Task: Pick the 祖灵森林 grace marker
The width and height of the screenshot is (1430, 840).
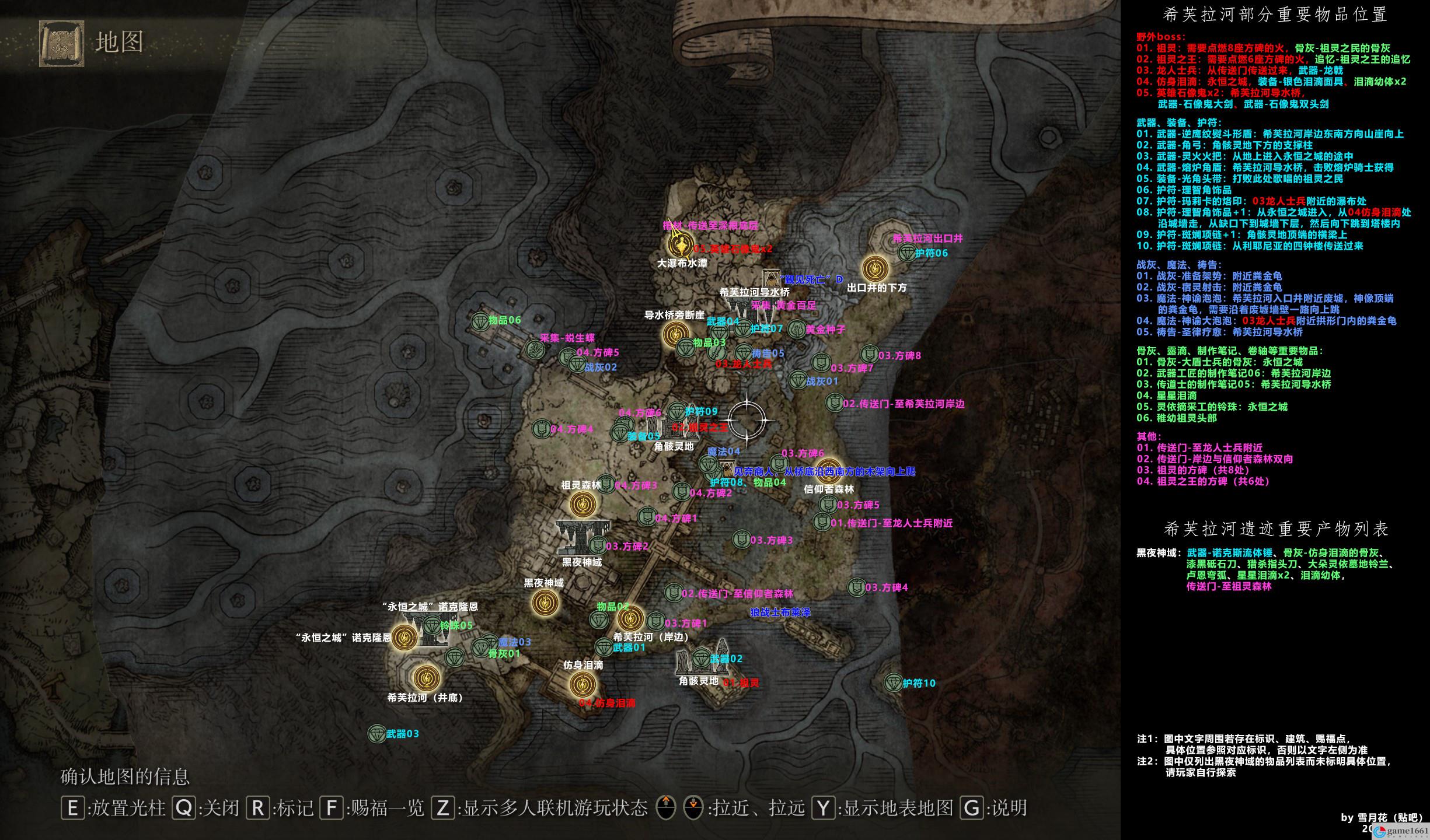Action: (583, 504)
